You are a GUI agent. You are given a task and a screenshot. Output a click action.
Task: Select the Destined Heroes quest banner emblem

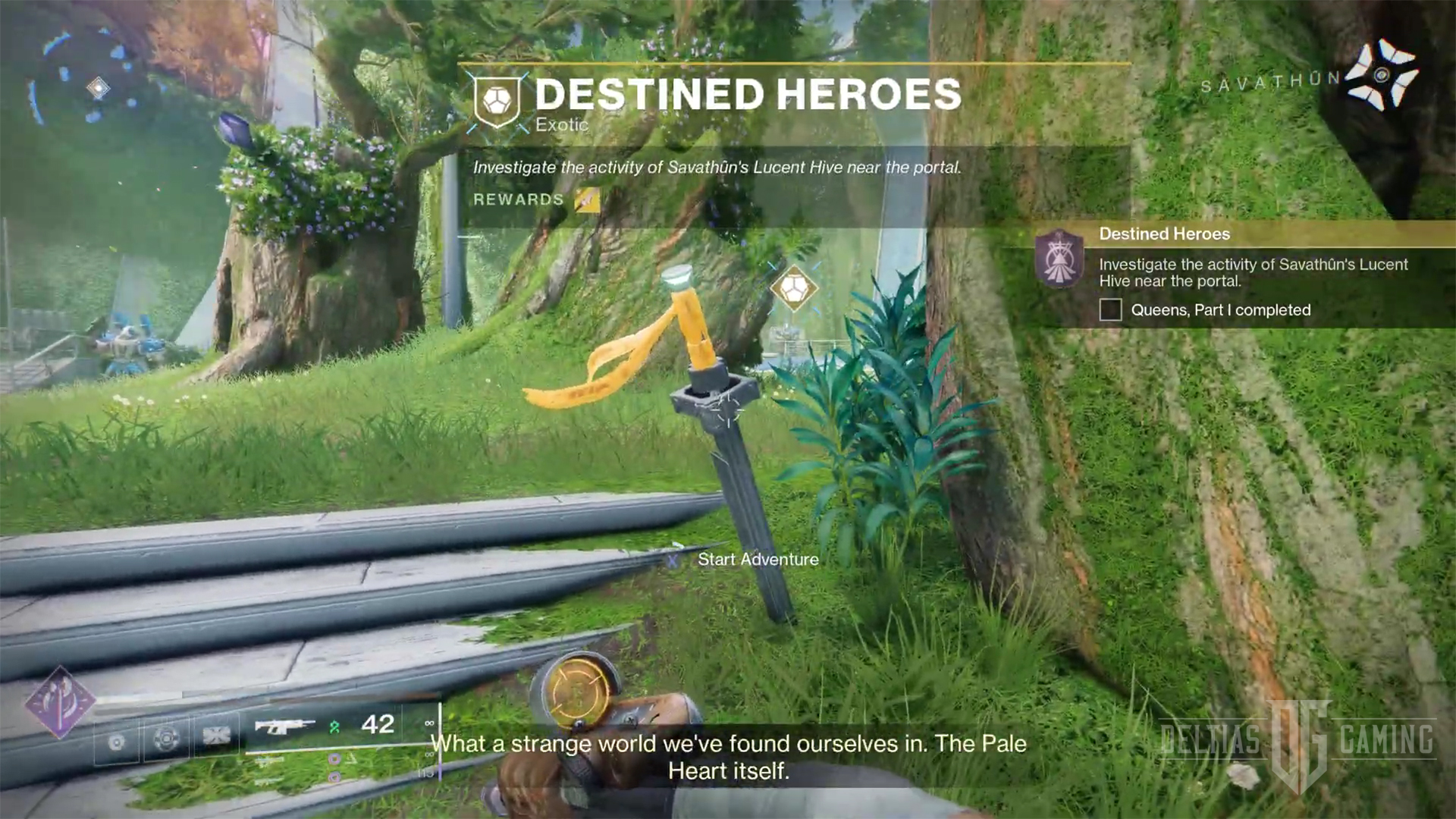(497, 101)
